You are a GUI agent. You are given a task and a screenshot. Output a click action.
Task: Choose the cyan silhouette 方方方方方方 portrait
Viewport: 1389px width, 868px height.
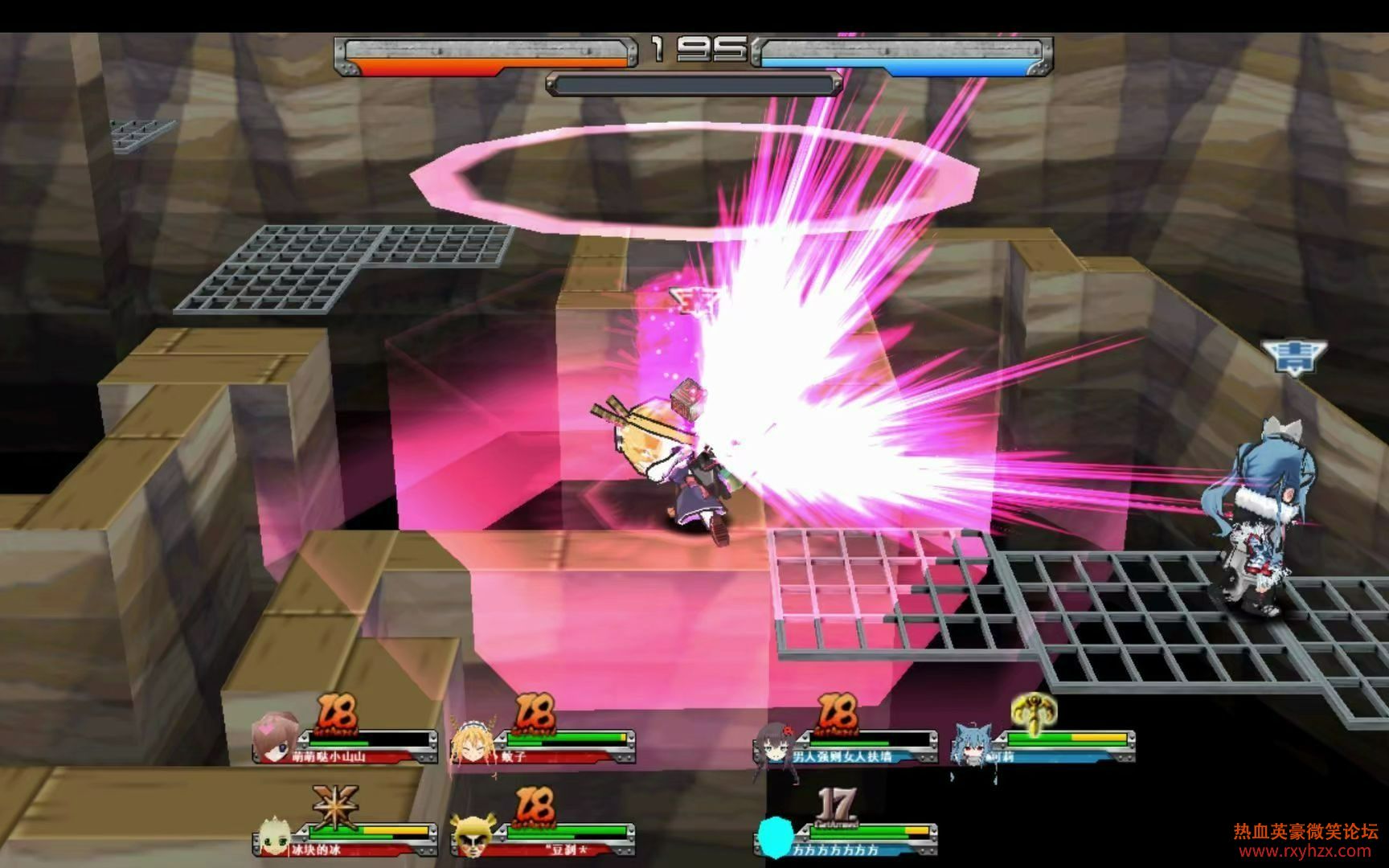pyautogui.click(x=775, y=836)
